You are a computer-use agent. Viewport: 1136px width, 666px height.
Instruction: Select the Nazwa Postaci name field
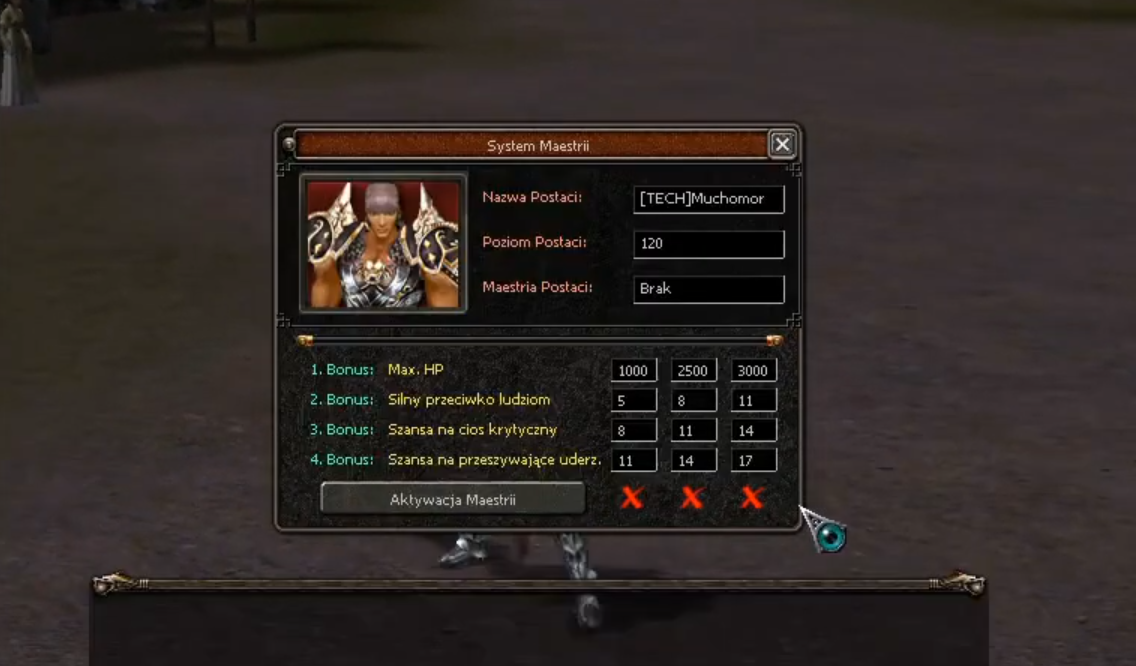708,199
